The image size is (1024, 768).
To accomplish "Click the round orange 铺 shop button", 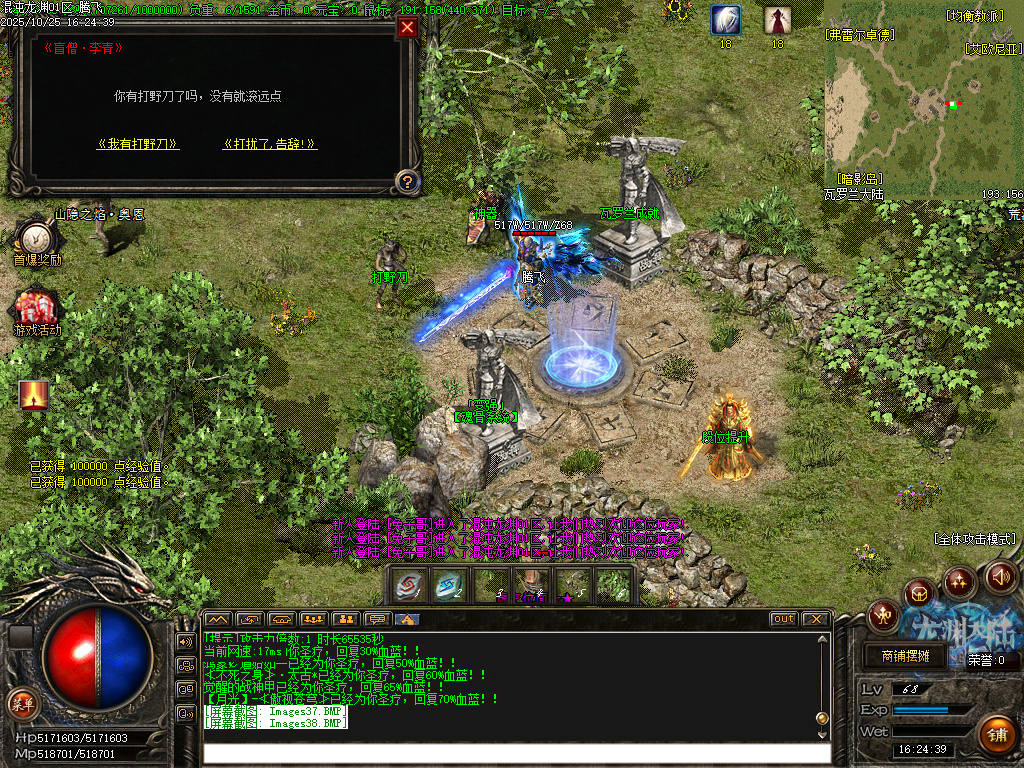I will coord(996,735).
